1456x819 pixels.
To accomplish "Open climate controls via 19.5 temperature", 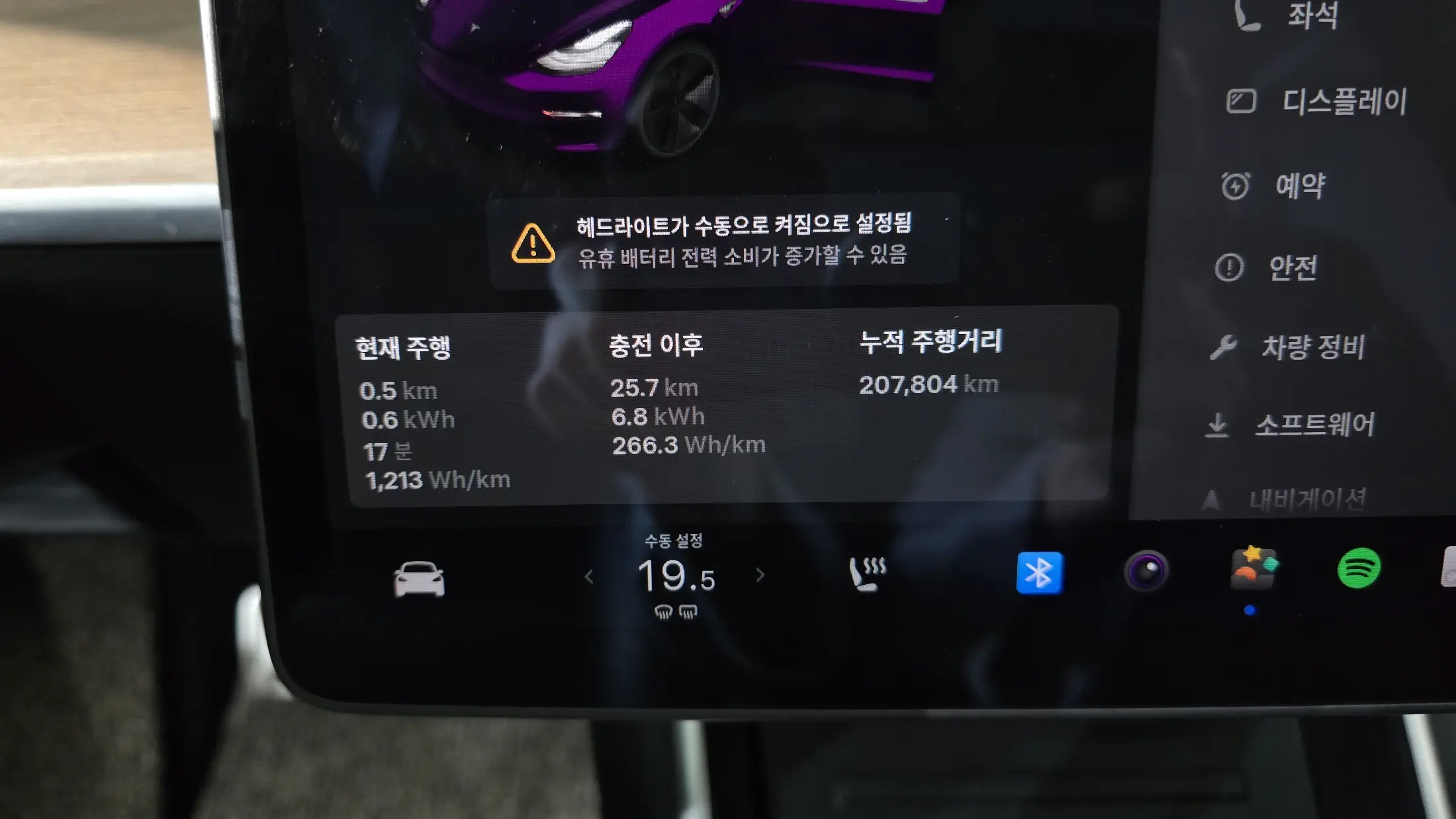I will click(676, 576).
